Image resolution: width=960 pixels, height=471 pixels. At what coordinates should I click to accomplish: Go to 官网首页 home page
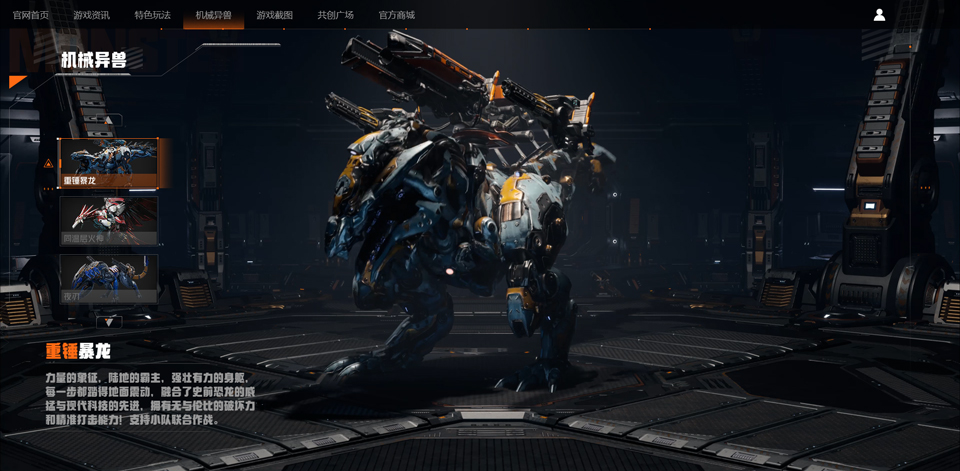point(31,15)
